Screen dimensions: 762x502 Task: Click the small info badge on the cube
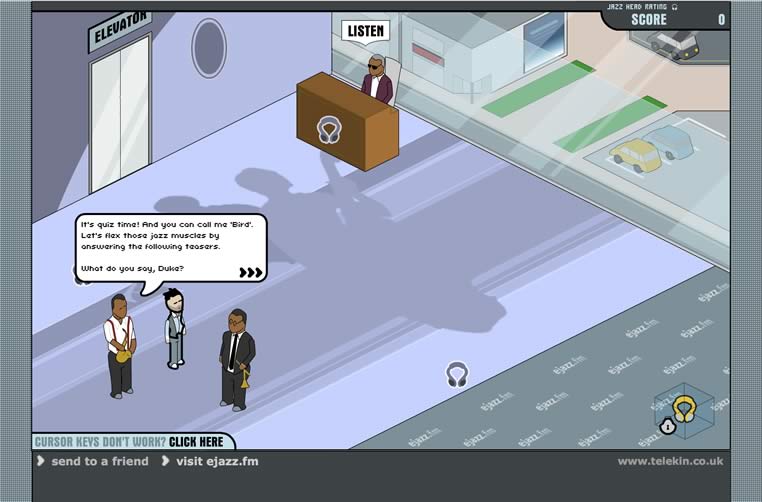pyautogui.click(x=668, y=426)
